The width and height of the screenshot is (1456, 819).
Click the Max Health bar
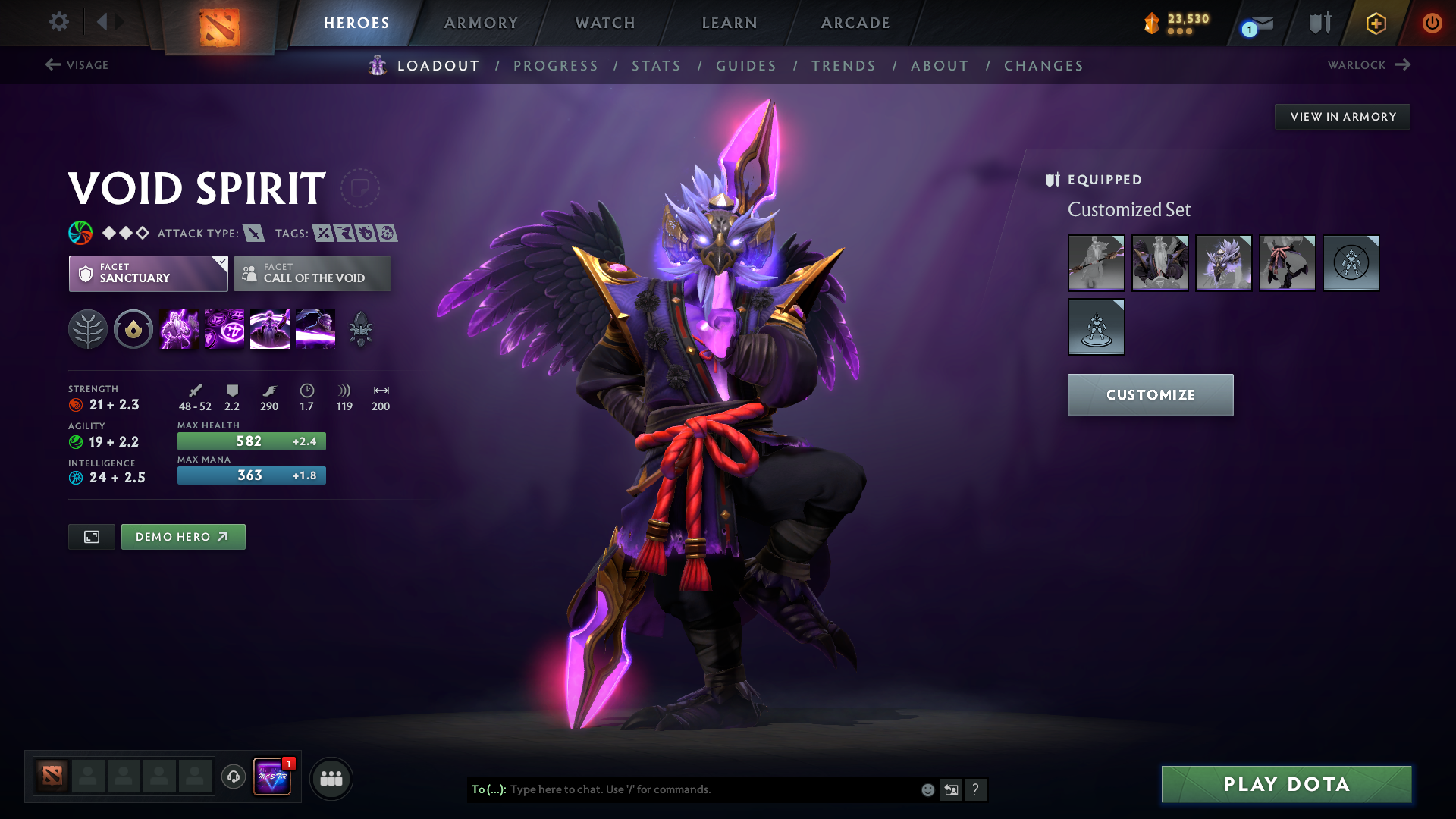tap(251, 441)
